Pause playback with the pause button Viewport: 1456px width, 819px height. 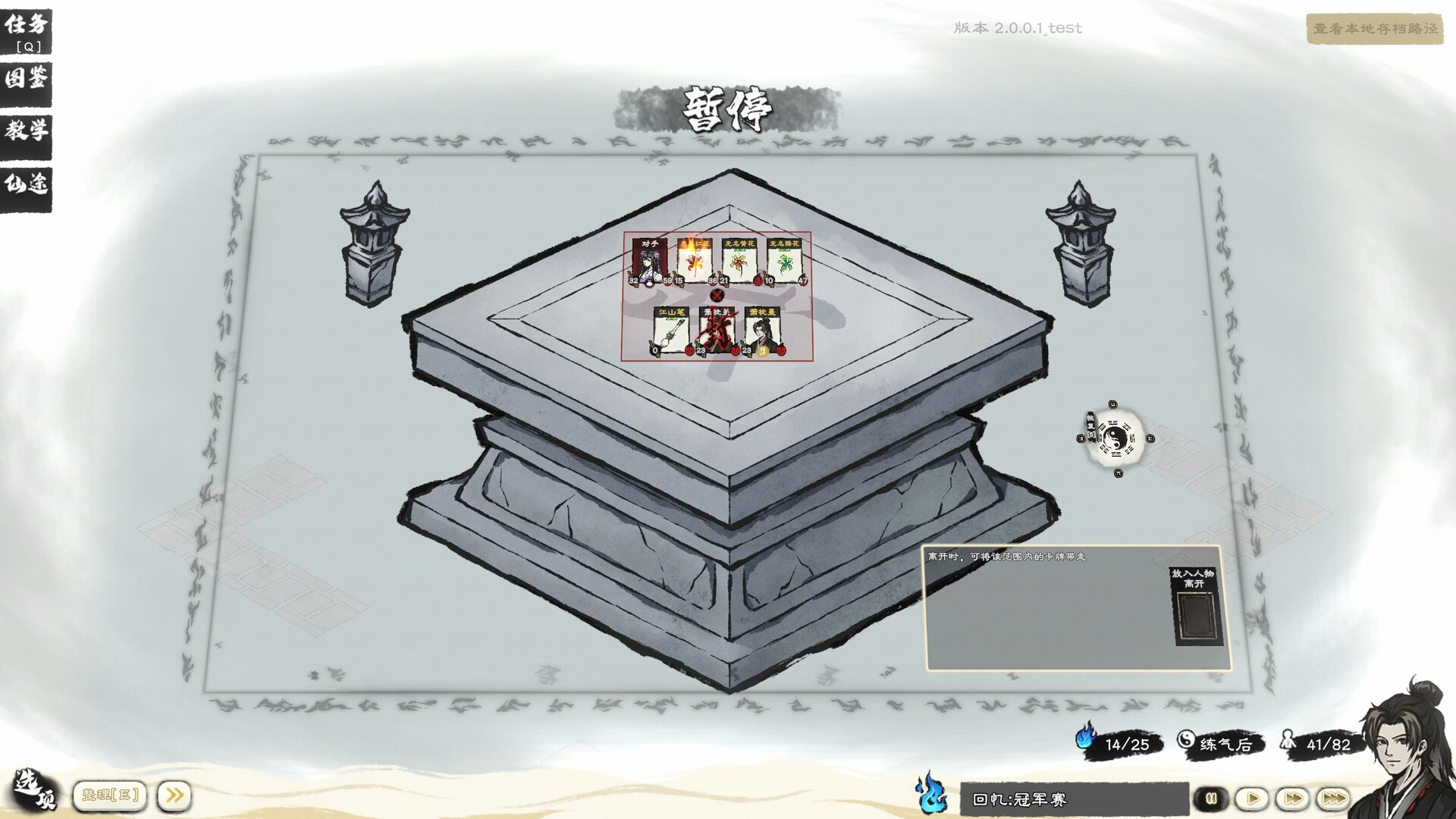[1210, 797]
